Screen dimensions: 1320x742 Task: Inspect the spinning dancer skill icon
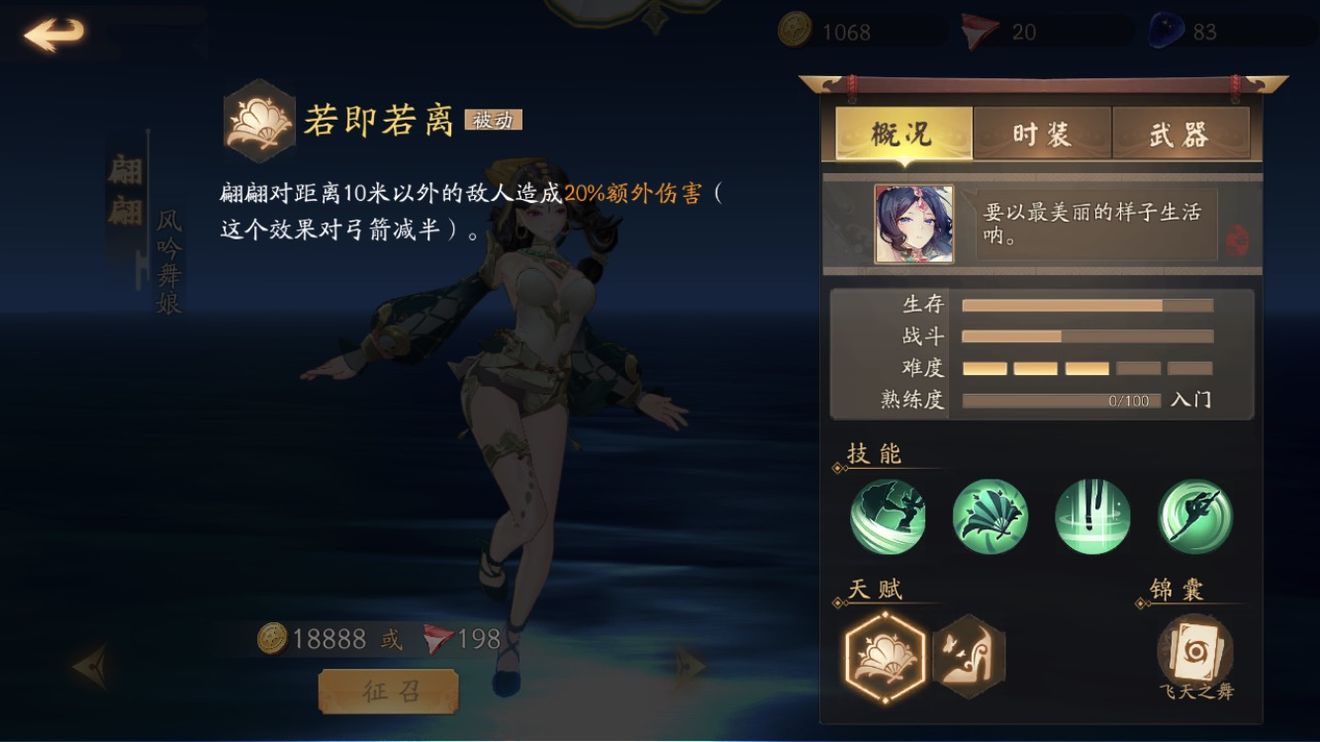(x=1195, y=517)
